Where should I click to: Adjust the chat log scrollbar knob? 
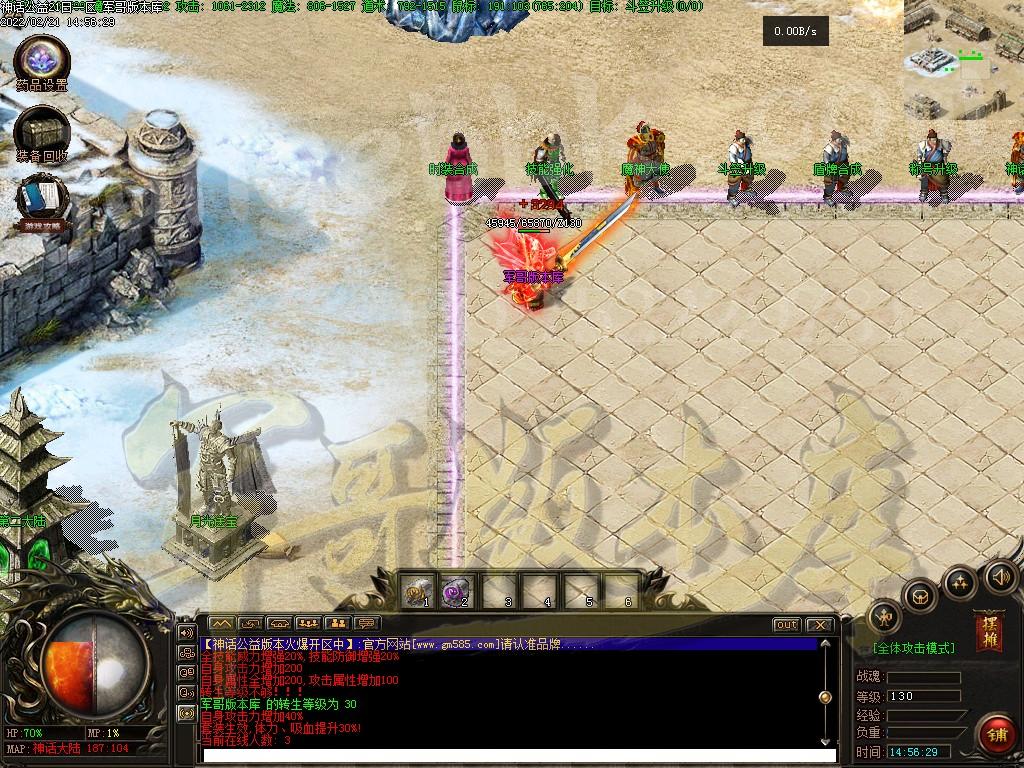825,697
